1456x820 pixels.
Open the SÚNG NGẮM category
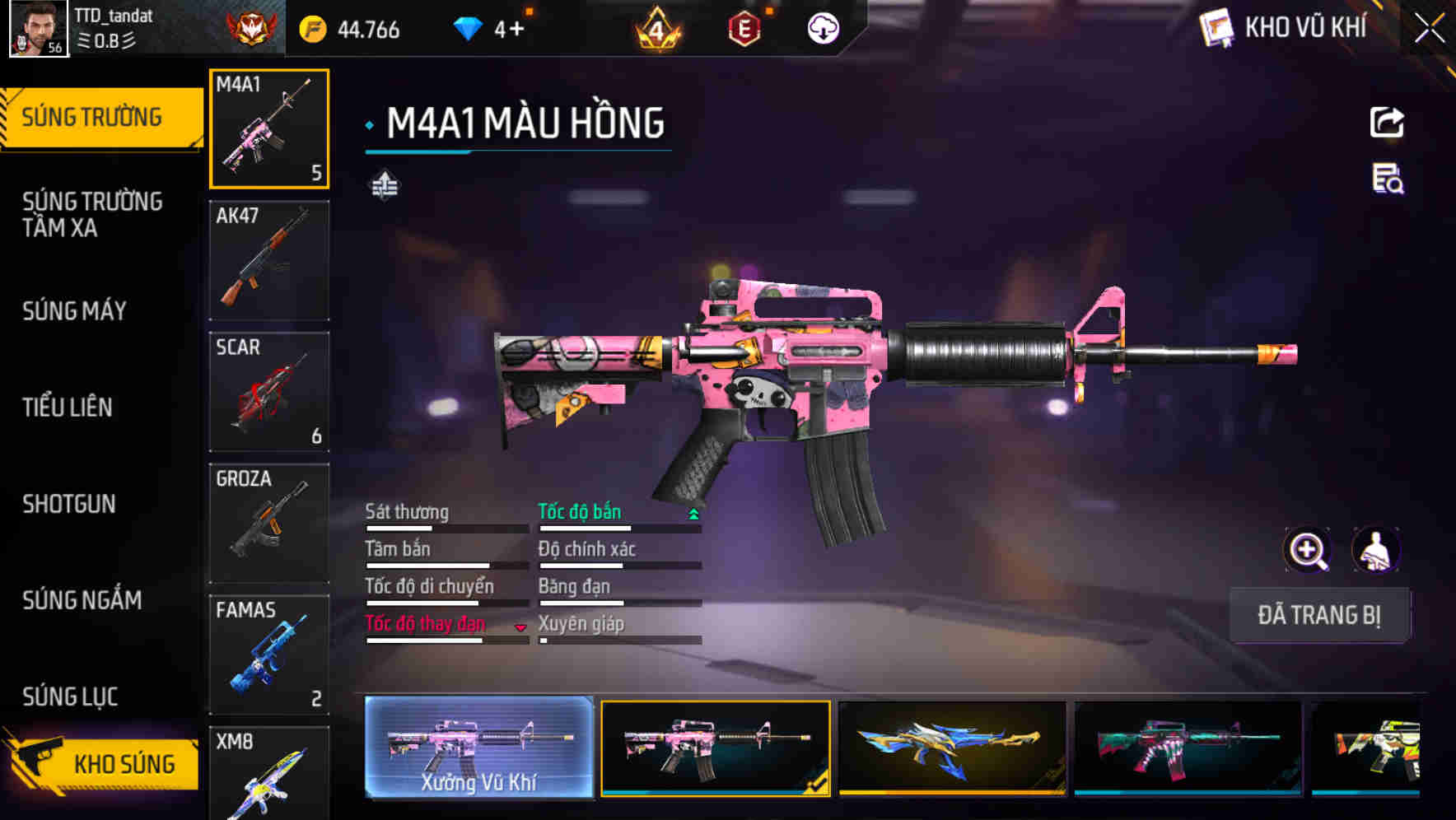coord(82,601)
